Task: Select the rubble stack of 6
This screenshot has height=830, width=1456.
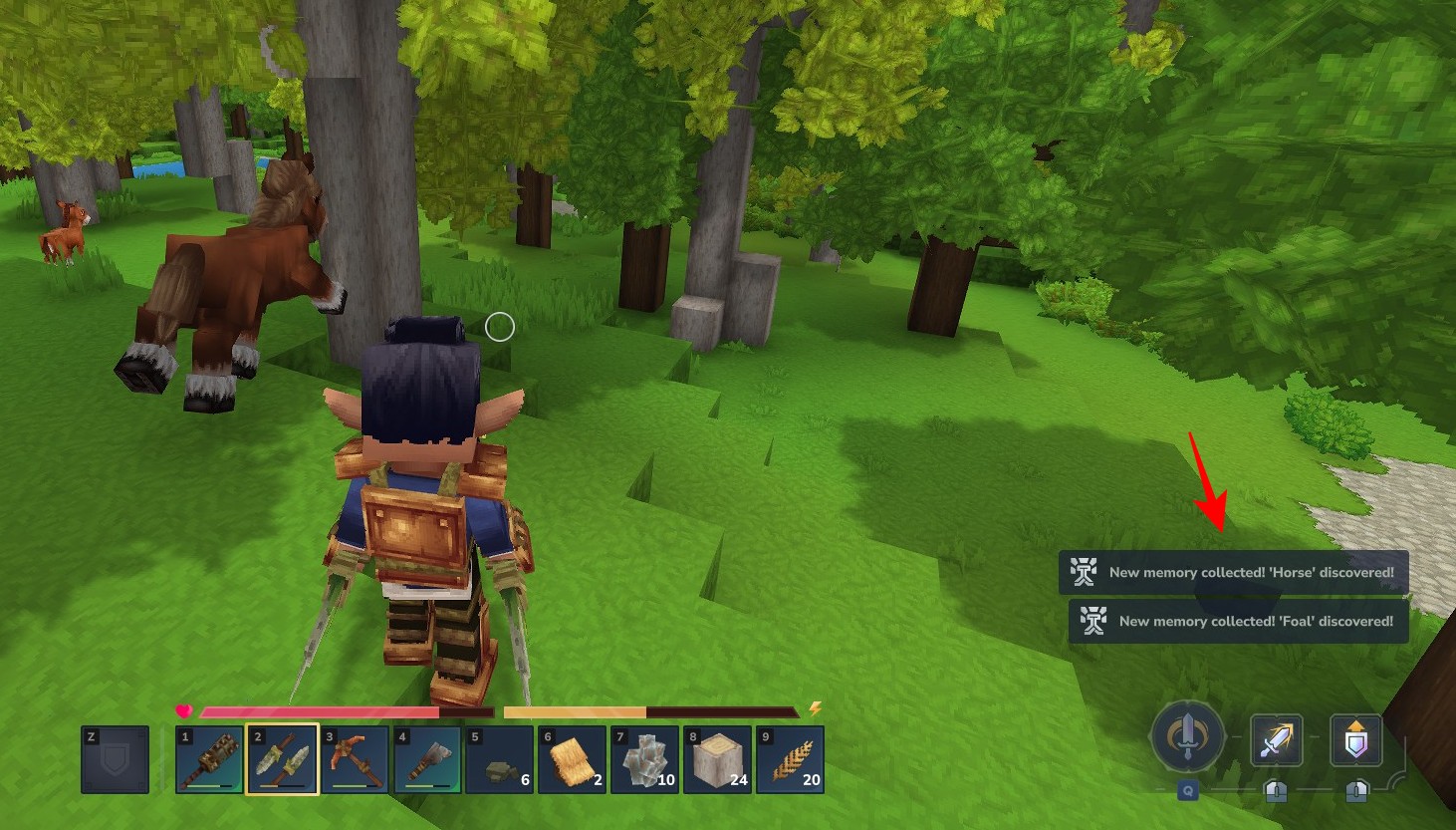Action: coord(501,759)
